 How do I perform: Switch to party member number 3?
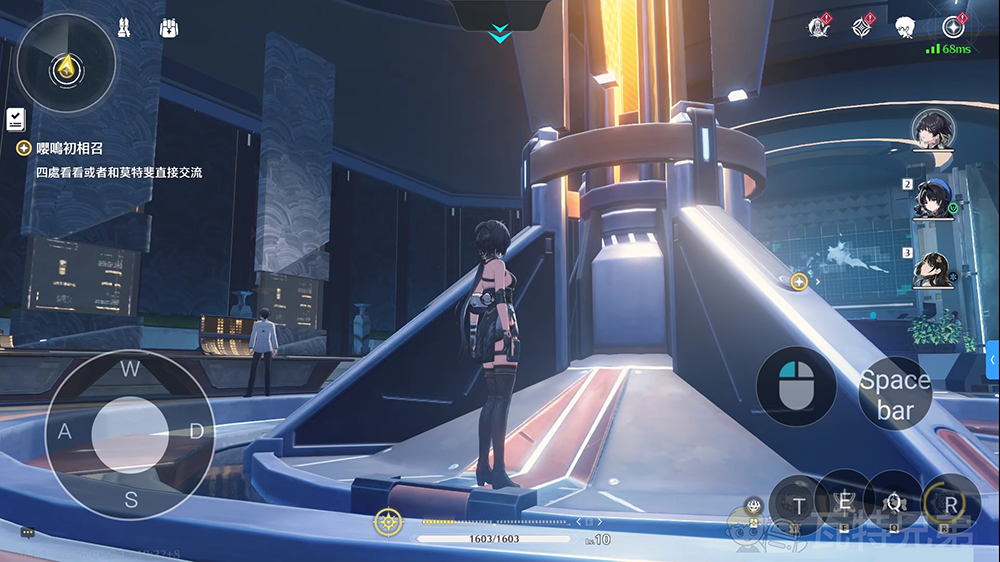click(x=932, y=268)
